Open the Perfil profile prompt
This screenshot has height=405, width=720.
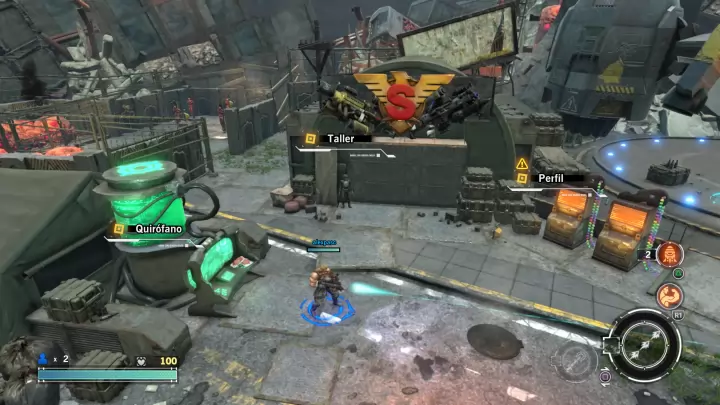[550, 176]
